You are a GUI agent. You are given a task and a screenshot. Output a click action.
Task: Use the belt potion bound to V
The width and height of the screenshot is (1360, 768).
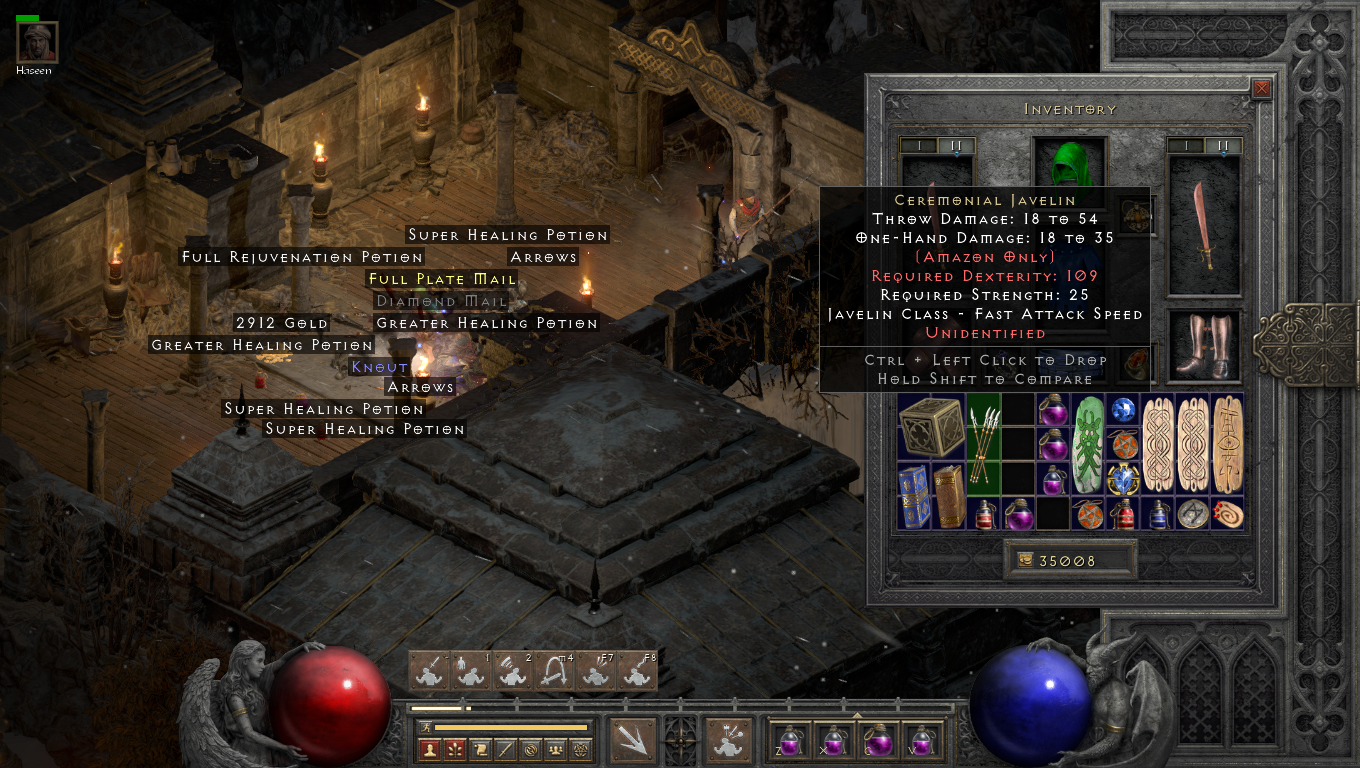[924, 741]
